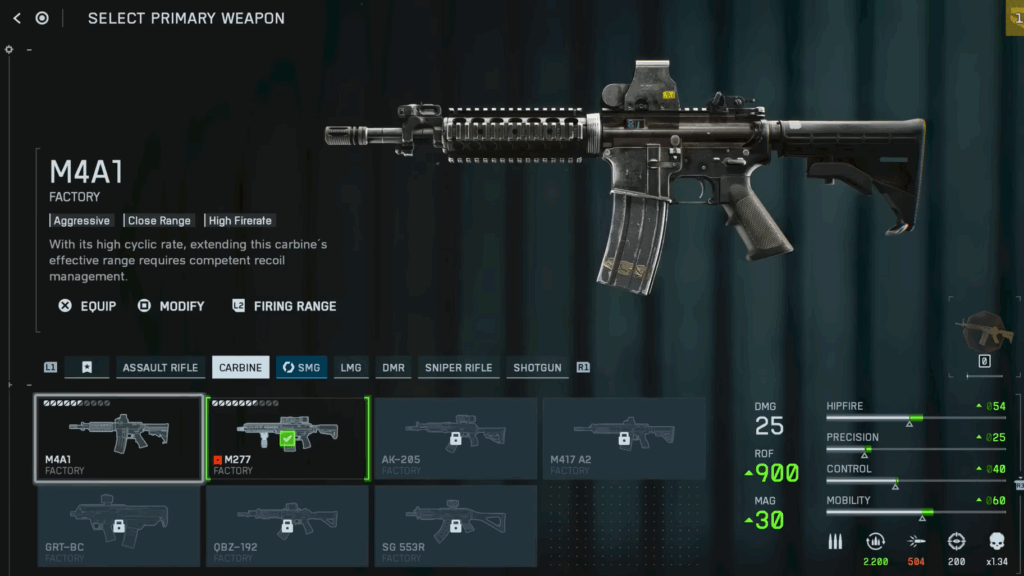Open the Shotgun category tab
Image resolution: width=1024 pixels, height=576 pixels.
click(x=537, y=368)
